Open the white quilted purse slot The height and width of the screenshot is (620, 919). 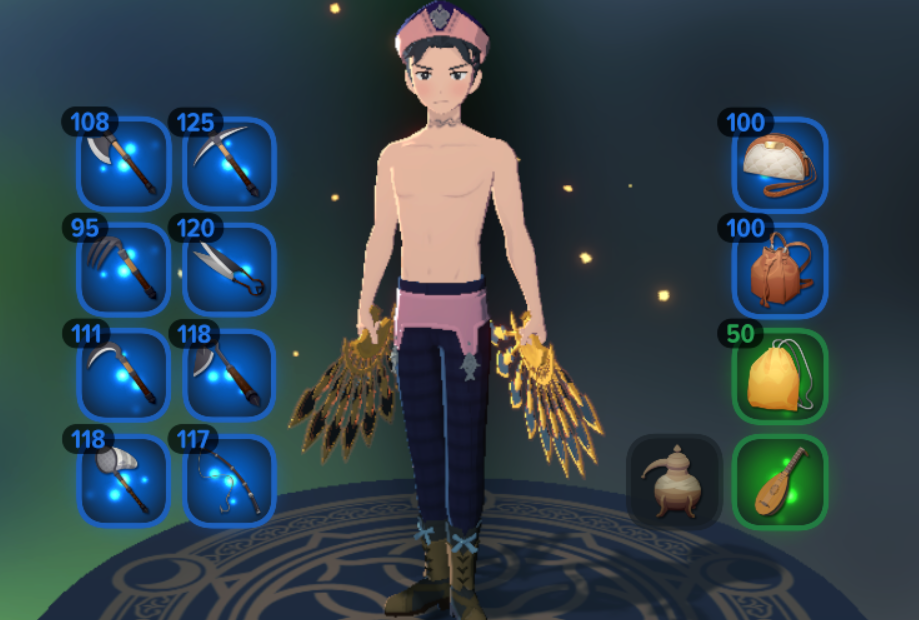[780, 165]
